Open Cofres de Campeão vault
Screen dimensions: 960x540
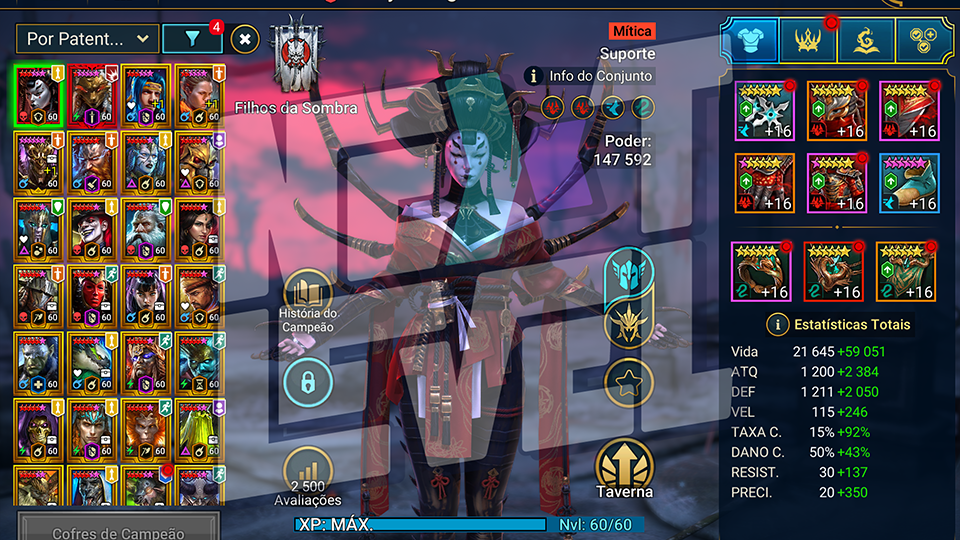click(x=118, y=530)
